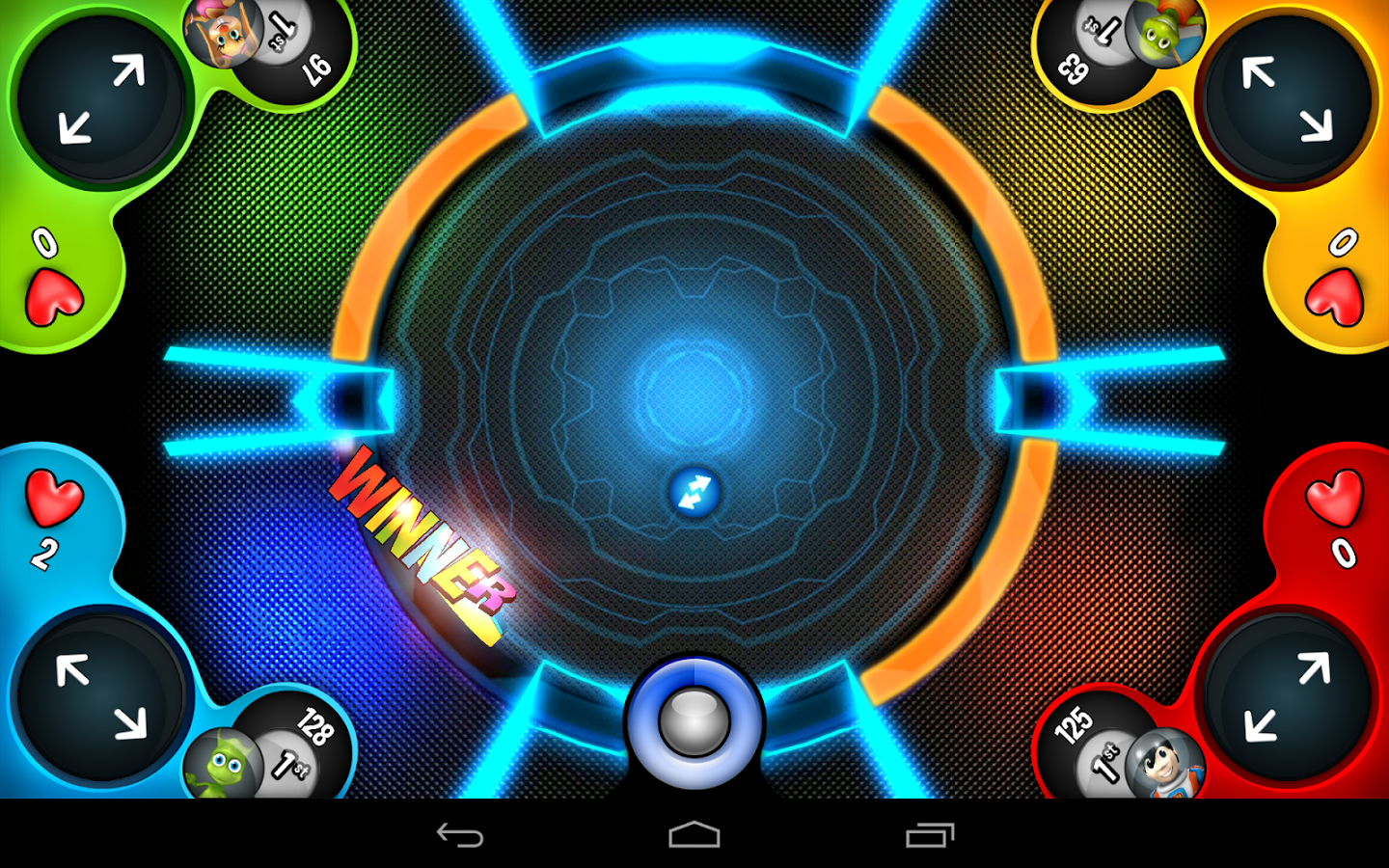Viewport: 1389px width, 868px height.
Task: Tap the blue player's heart showing 2 lives
Action: [53, 497]
